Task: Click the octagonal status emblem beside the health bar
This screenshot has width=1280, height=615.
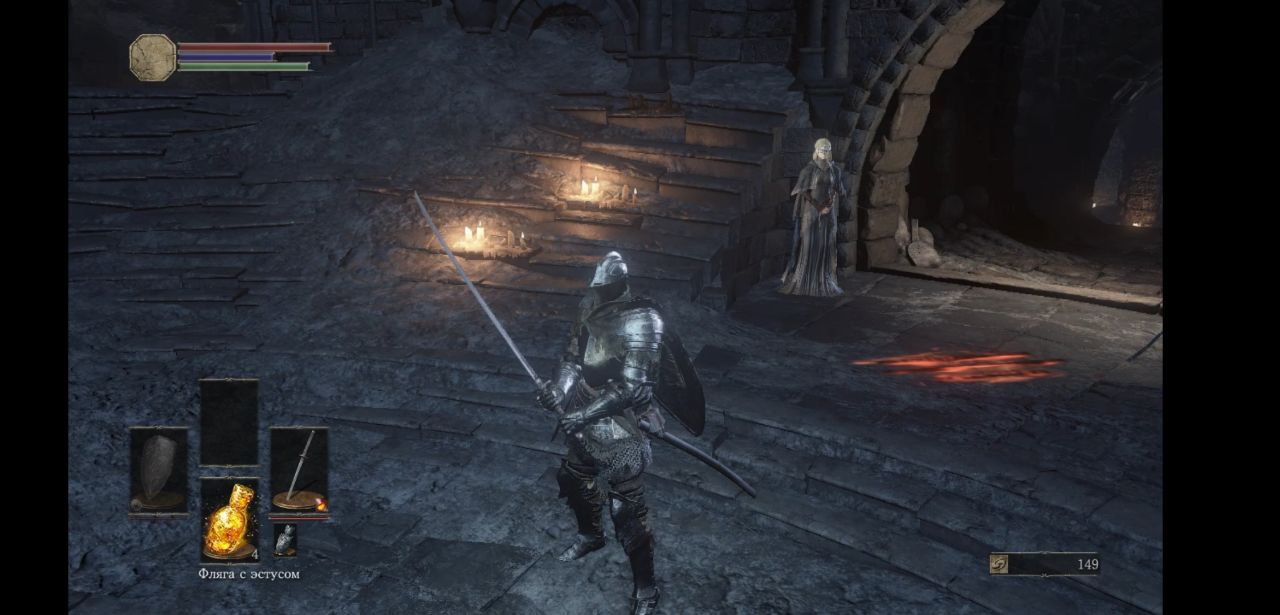Action: tap(153, 58)
